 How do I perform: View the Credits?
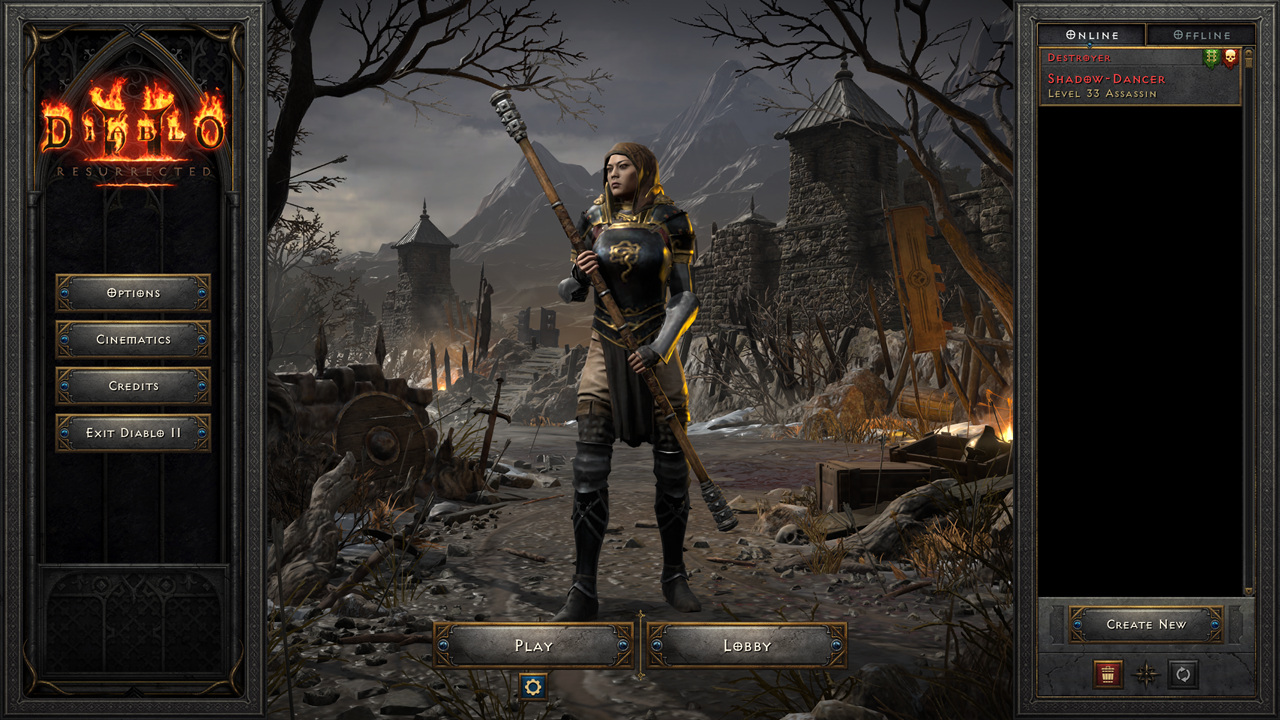pos(134,387)
